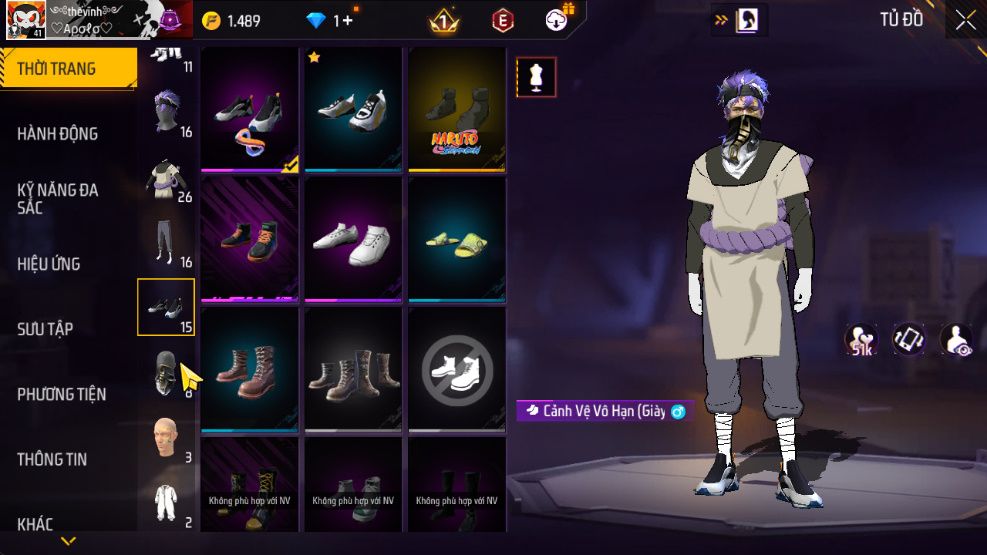Choose the black and orange sneakers
The image size is (987, 555).
[249, 239]
